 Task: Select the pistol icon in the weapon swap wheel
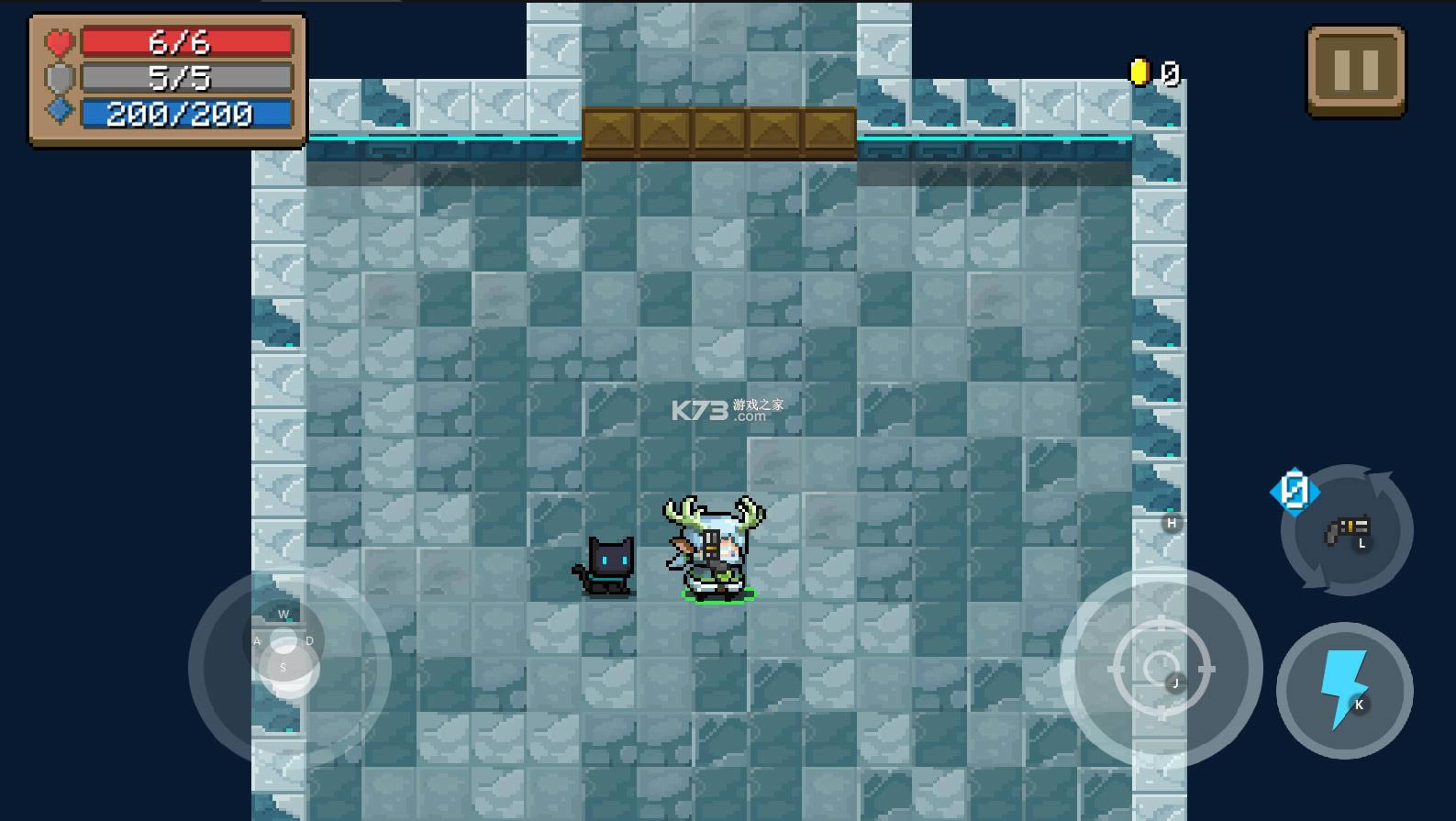point(1345,530)
